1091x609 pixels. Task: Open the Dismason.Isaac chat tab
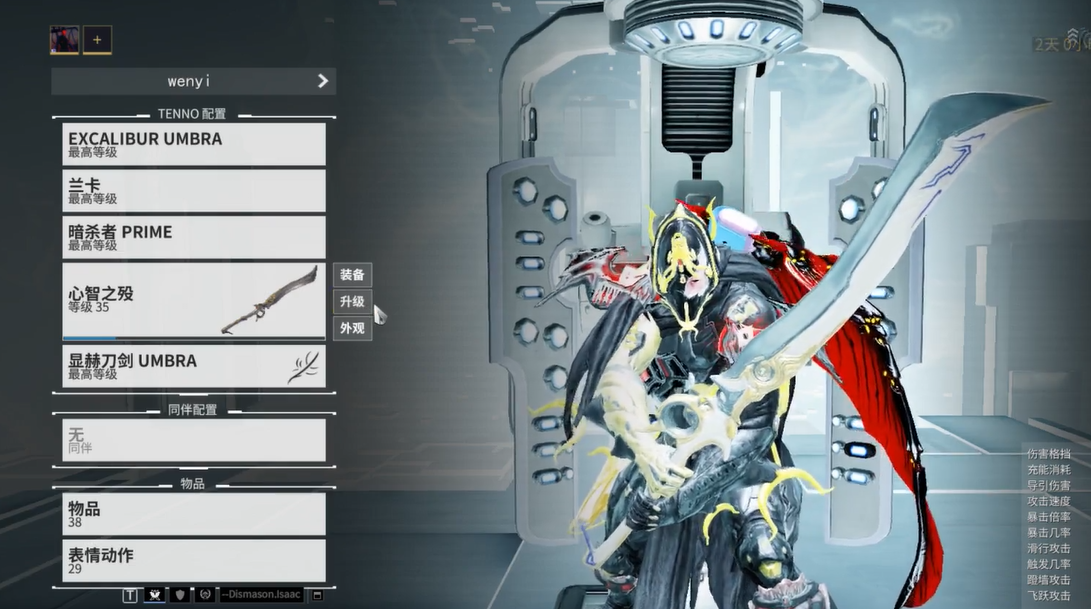pyautogui.click(x=262, y=595)
